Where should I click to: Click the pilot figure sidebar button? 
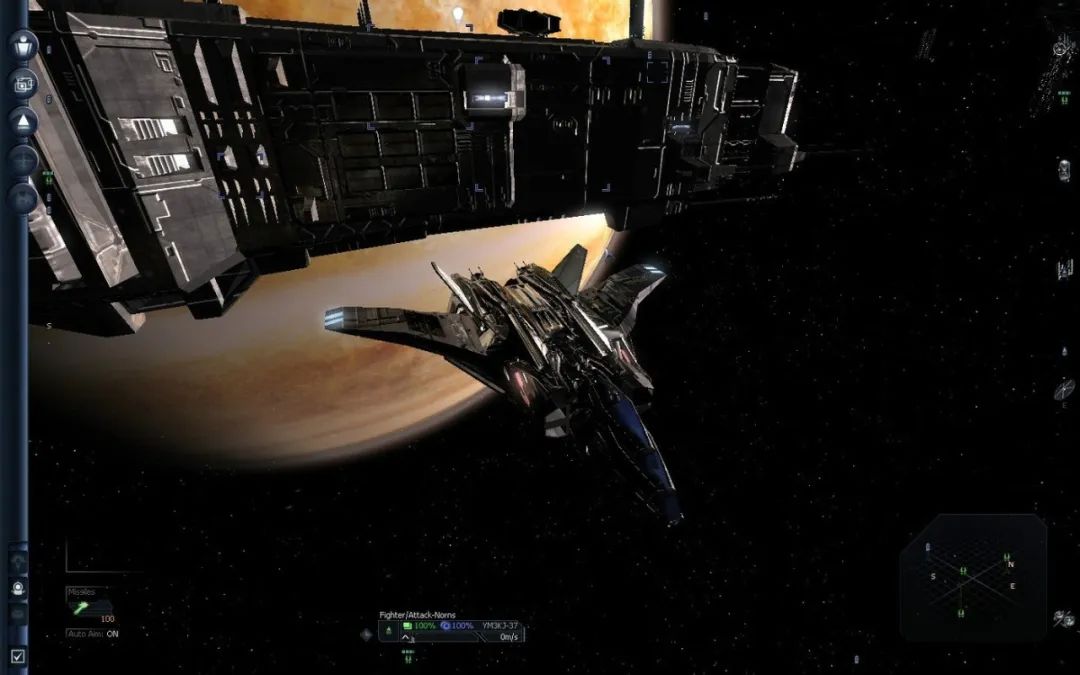point(23,45)
